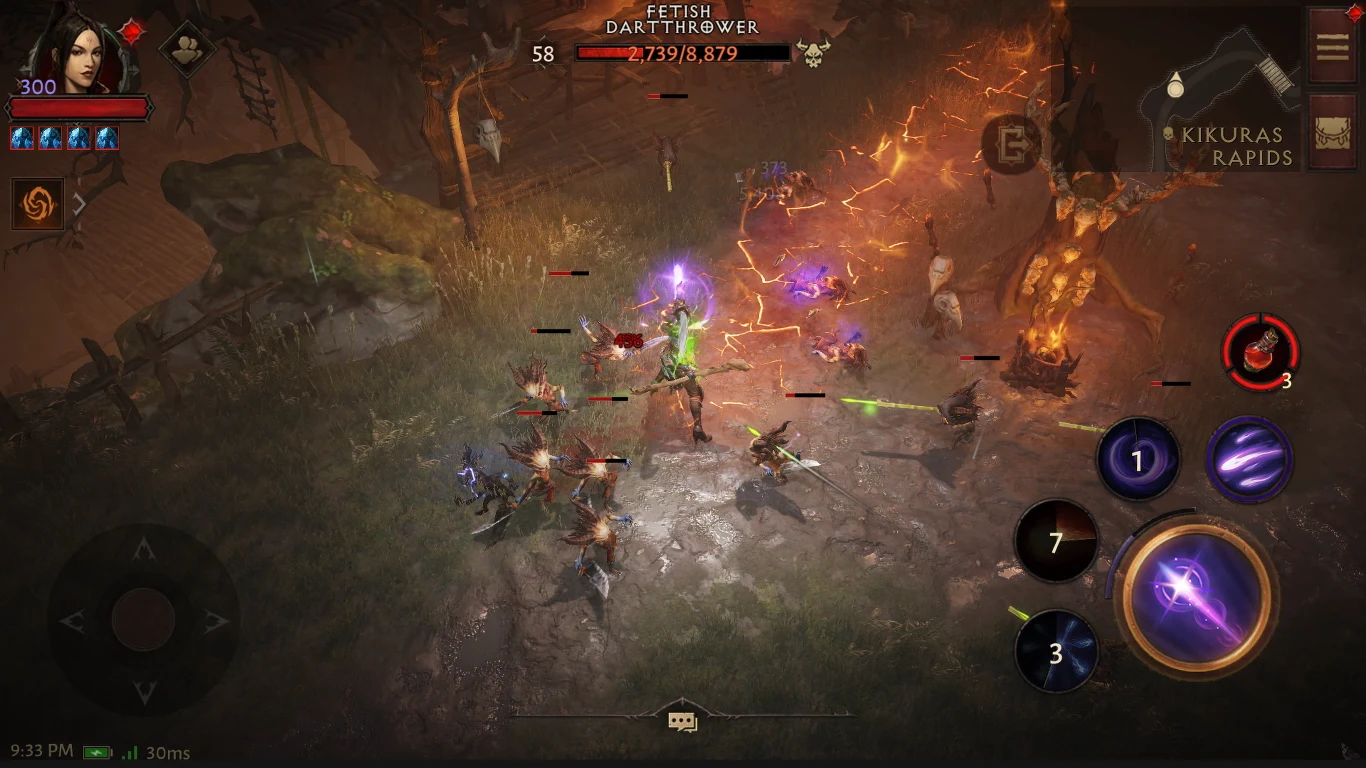Expand the buff bar using the chevron arrow

point(77,203)
